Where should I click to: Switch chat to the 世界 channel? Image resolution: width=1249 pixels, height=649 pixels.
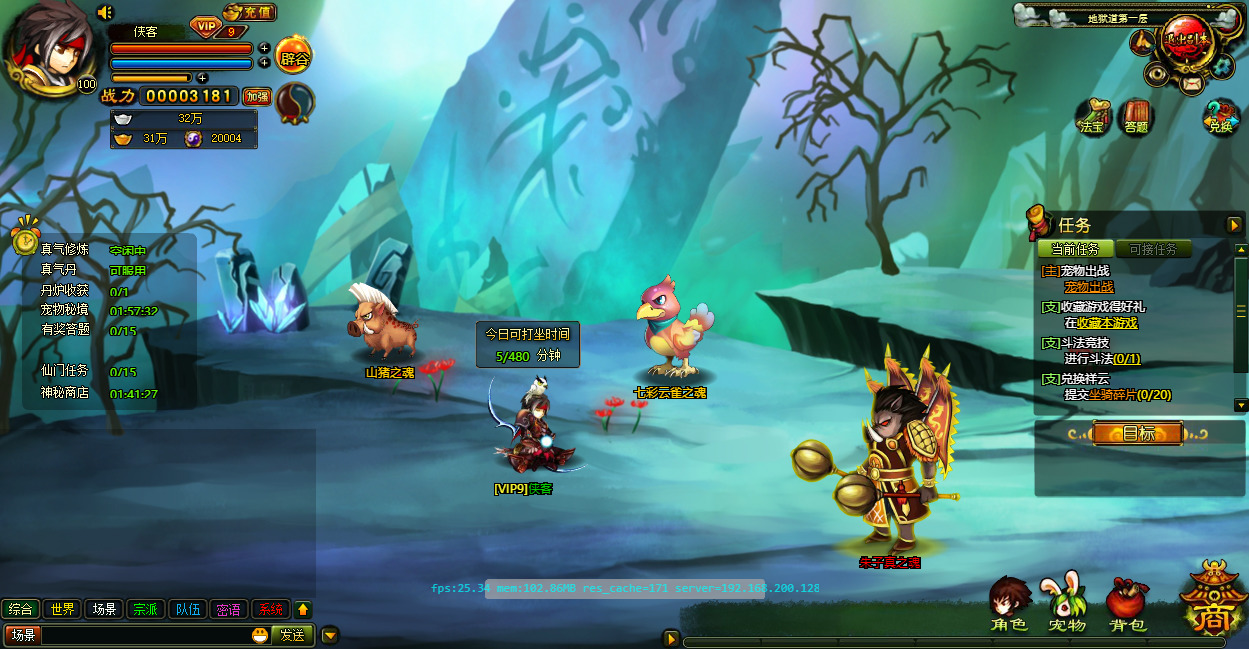(63, 609)
